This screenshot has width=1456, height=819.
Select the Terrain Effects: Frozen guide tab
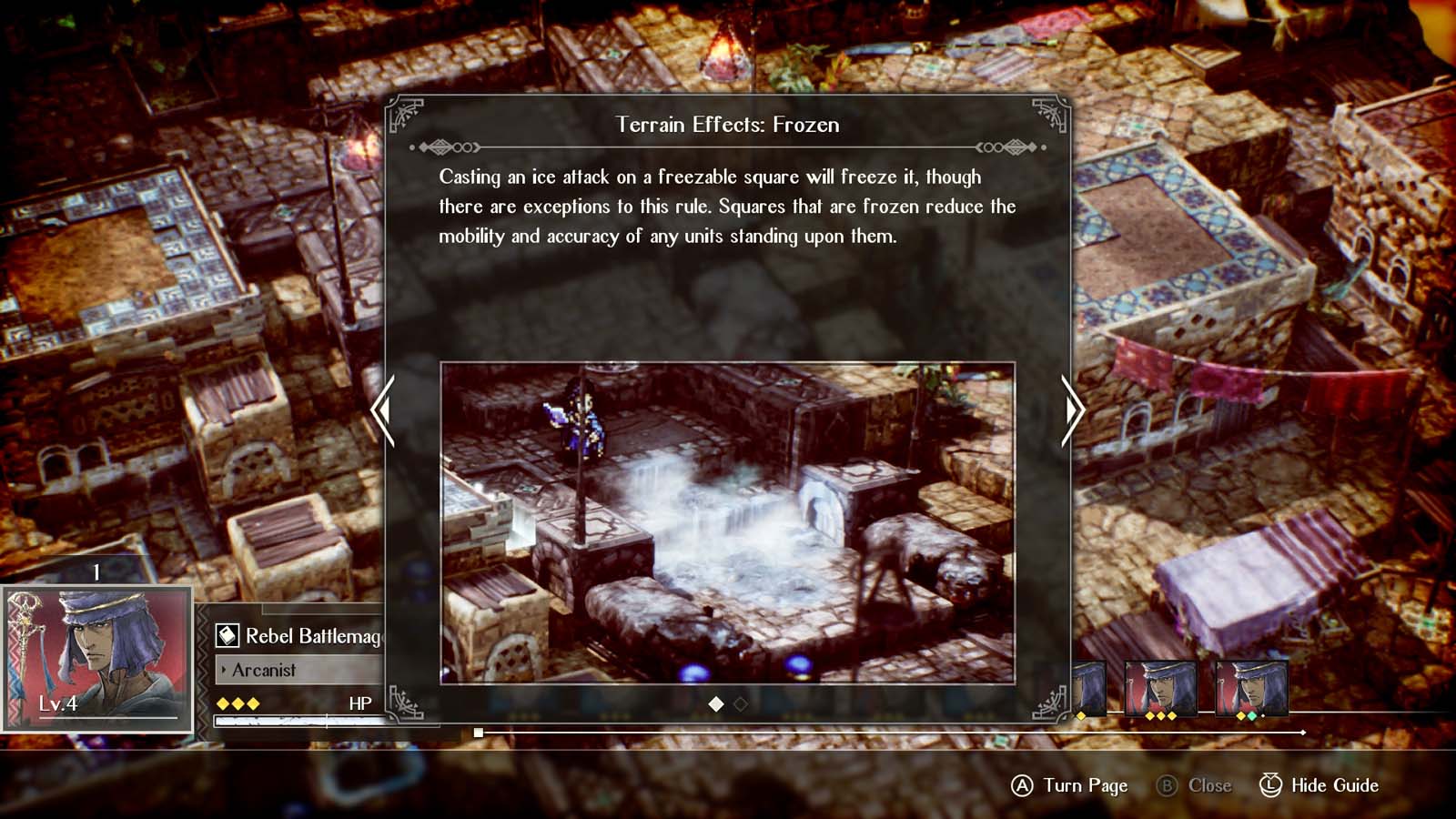point(728,125)
